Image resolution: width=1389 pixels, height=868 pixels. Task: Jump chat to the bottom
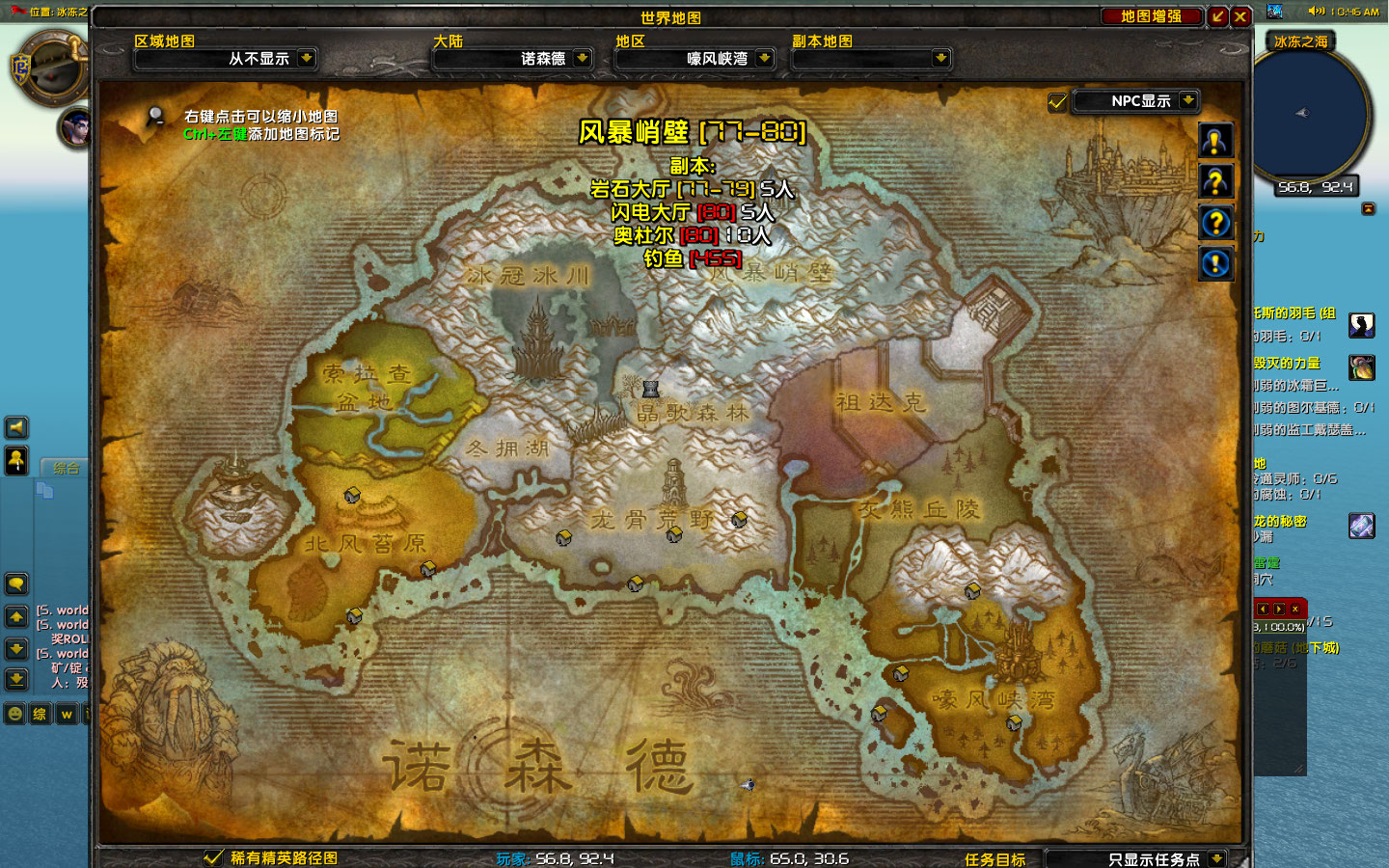pos(16,680)
